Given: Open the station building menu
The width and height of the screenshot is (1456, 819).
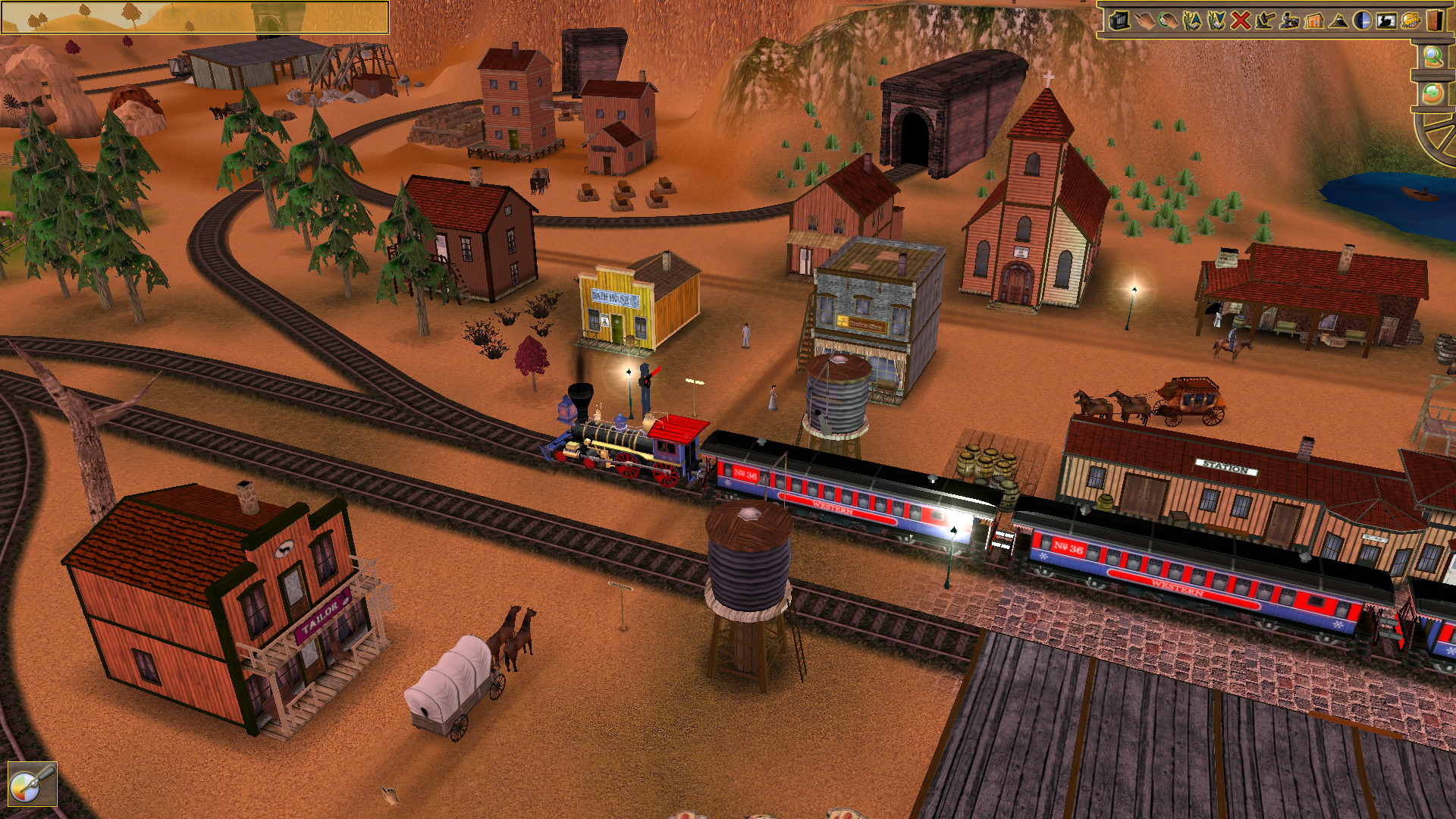Looking at the screenshot, I should point(1314,21).
